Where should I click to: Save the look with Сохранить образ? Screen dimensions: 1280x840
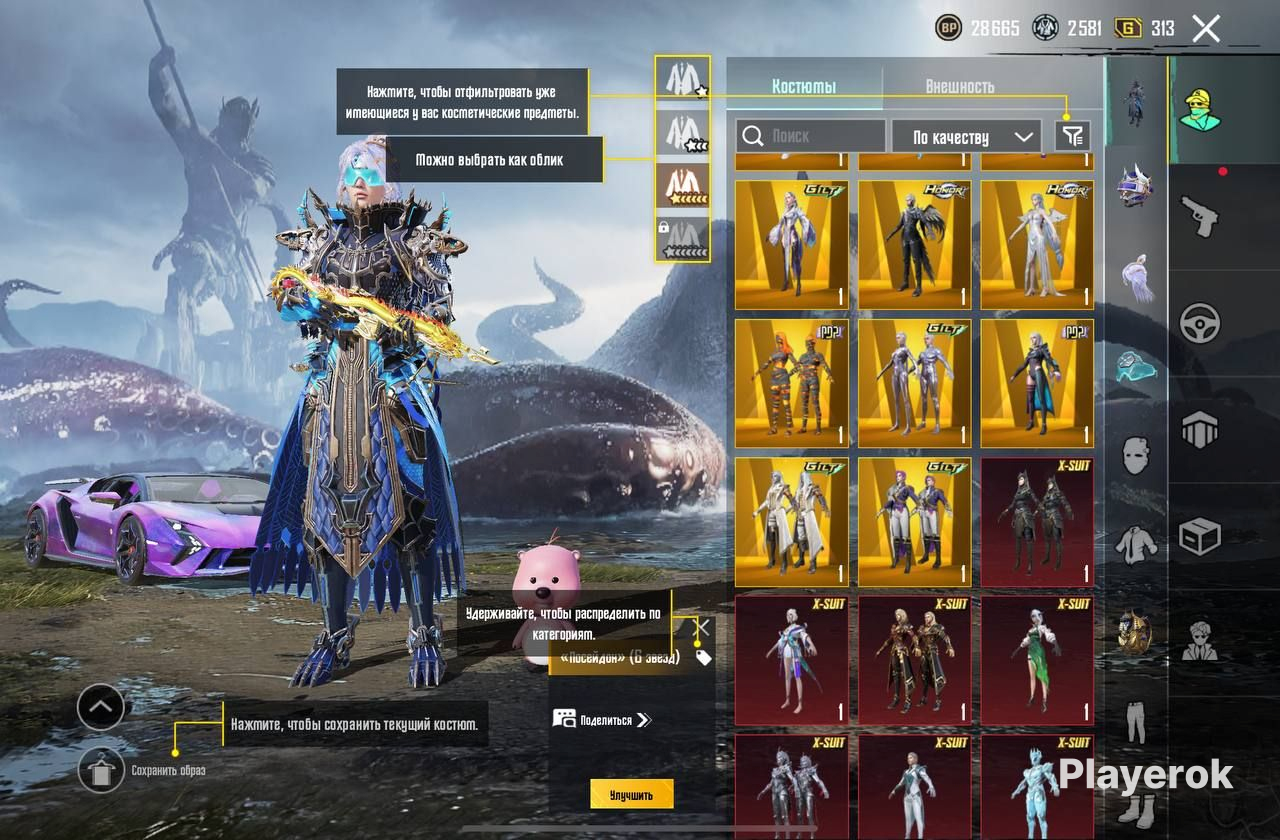100,770
